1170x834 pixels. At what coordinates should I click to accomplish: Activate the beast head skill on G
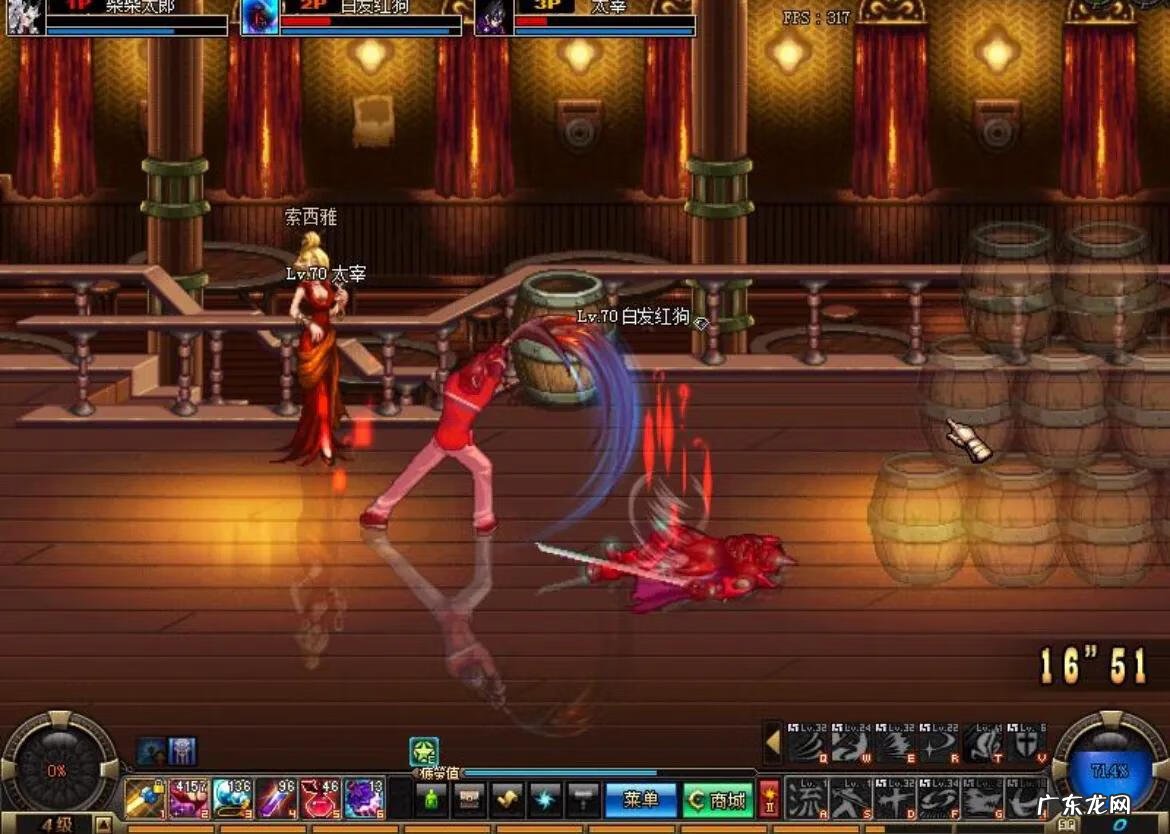981,799
